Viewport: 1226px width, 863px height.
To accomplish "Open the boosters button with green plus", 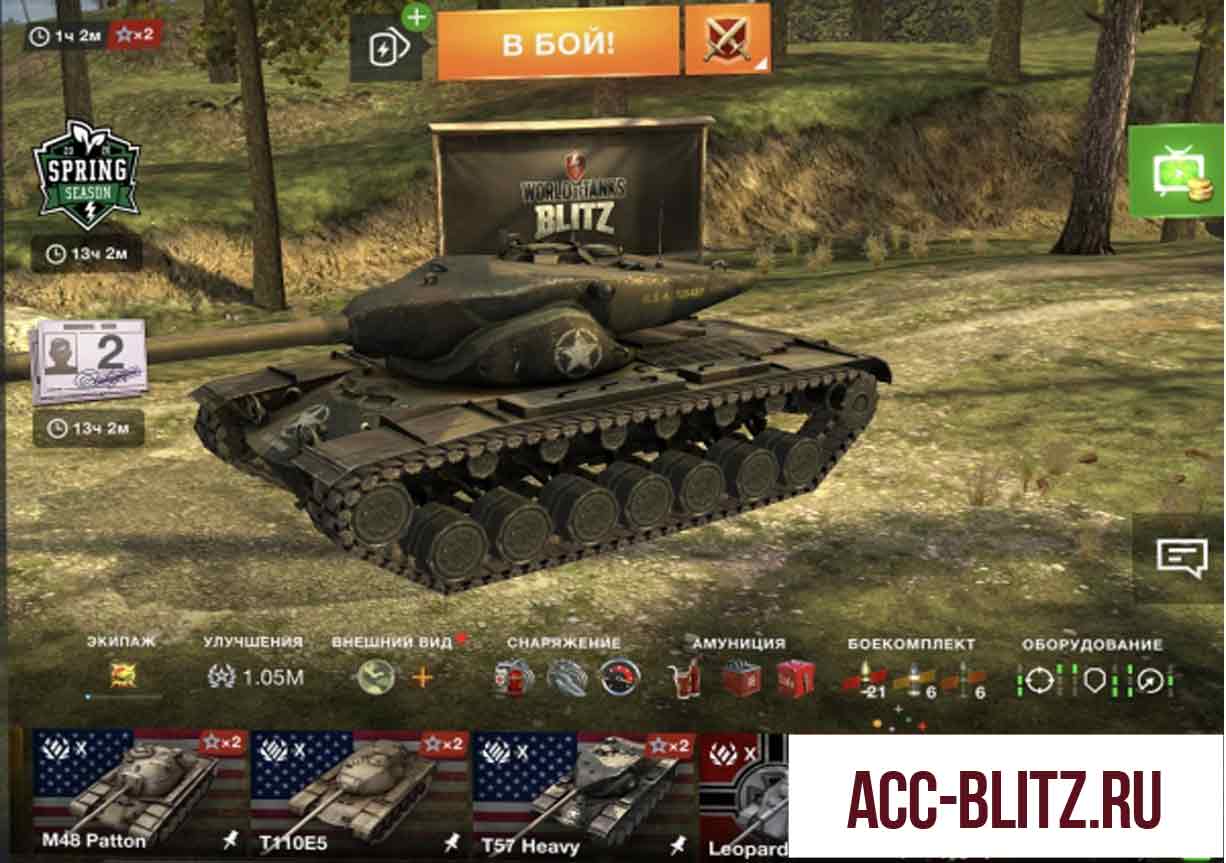I will click(x=386, y=47).
